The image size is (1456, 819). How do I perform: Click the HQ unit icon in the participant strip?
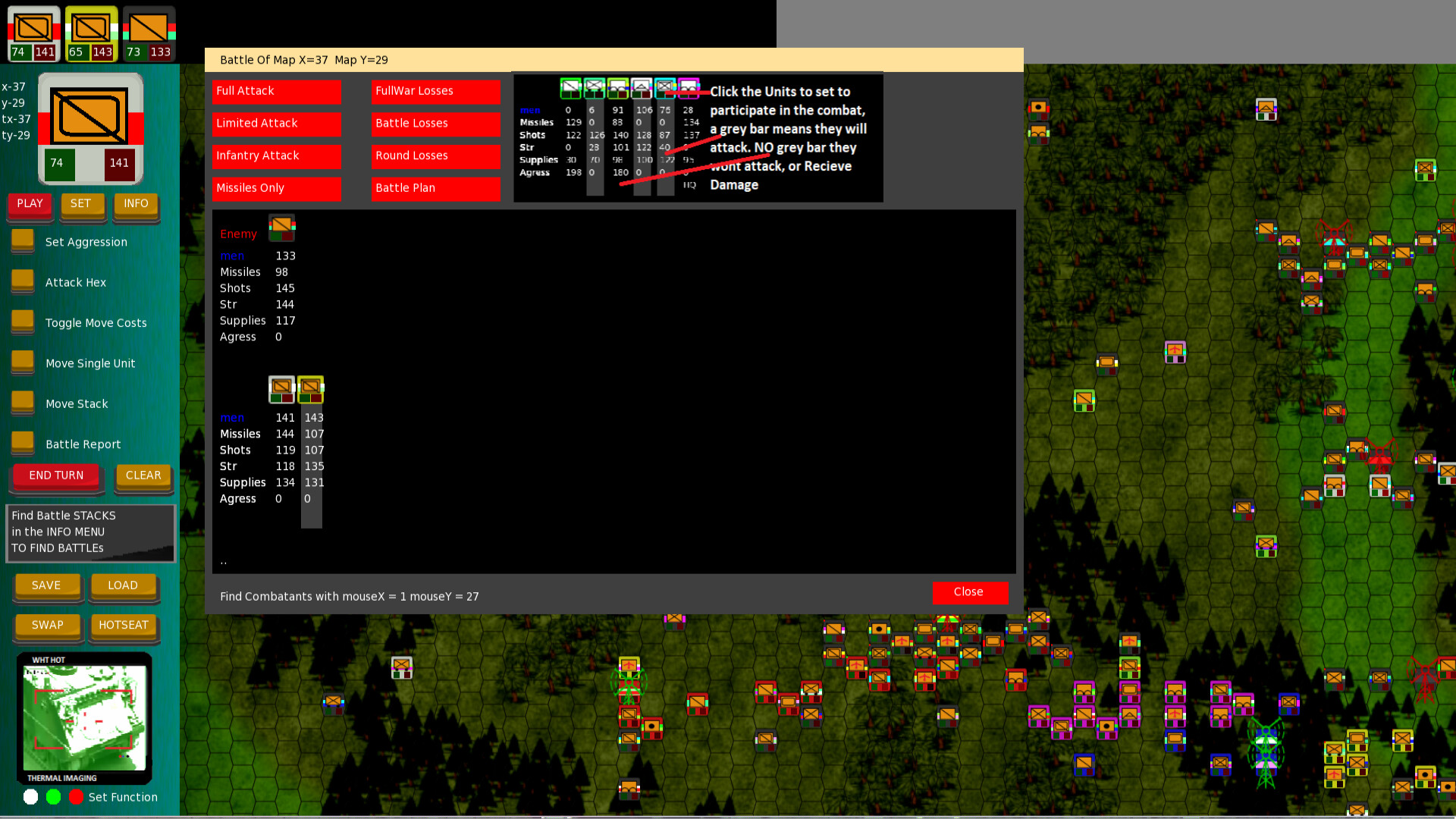click(x=689, y=89)
